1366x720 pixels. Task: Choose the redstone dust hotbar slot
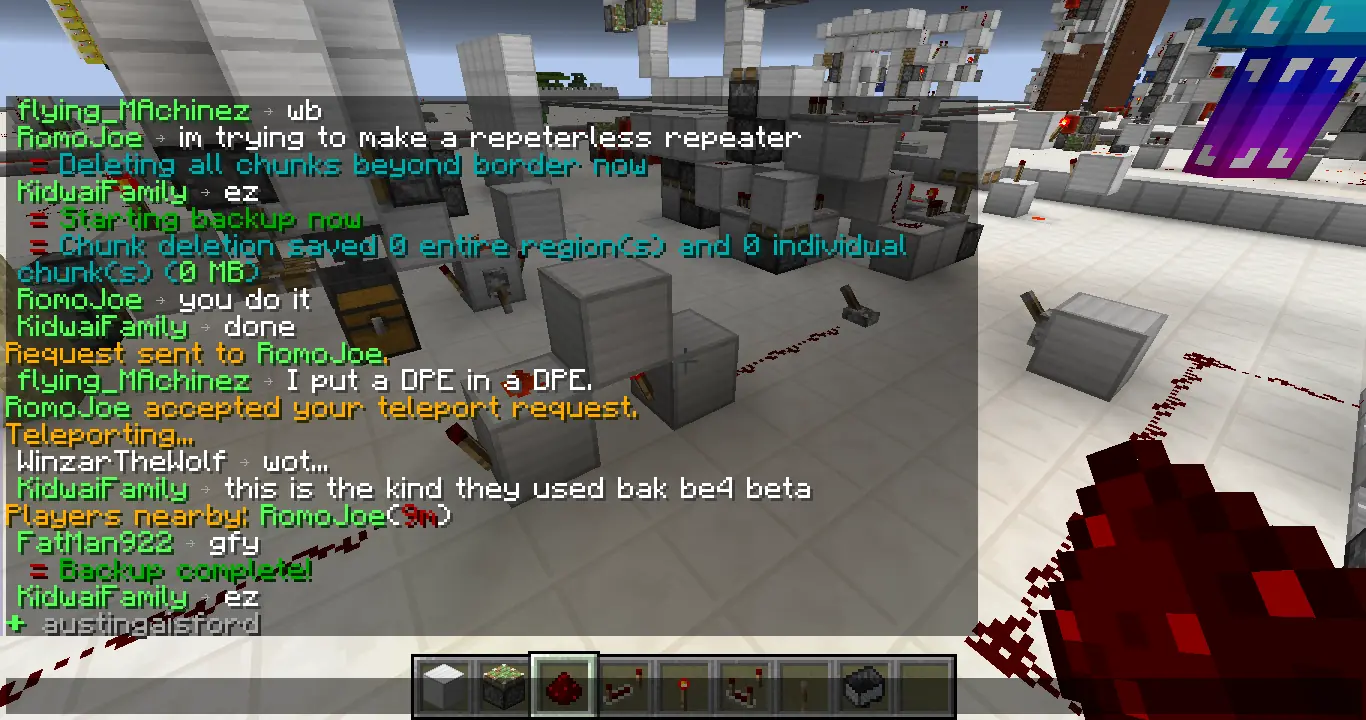pos(564,687)
